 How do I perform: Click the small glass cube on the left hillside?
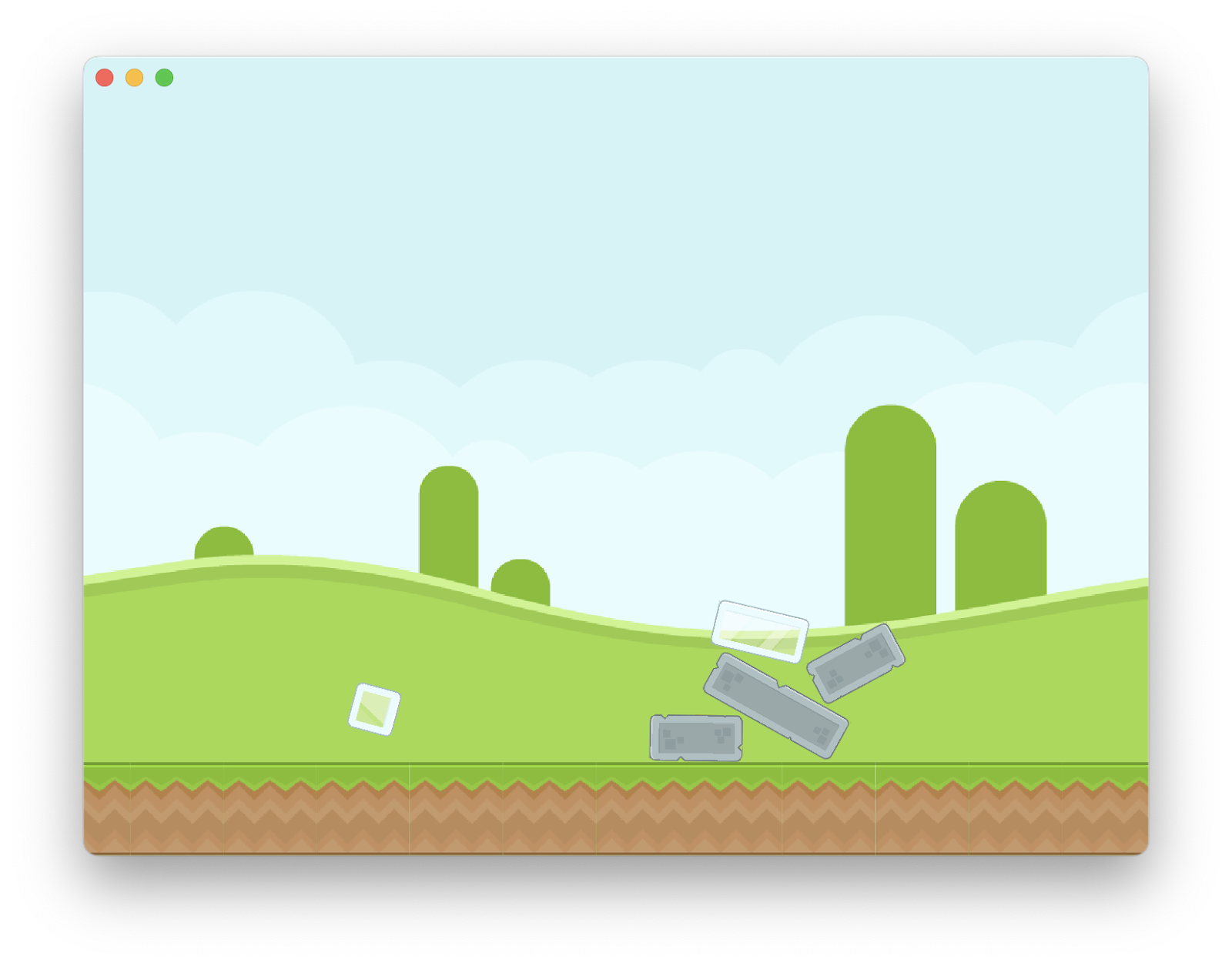tap(375, 710)
